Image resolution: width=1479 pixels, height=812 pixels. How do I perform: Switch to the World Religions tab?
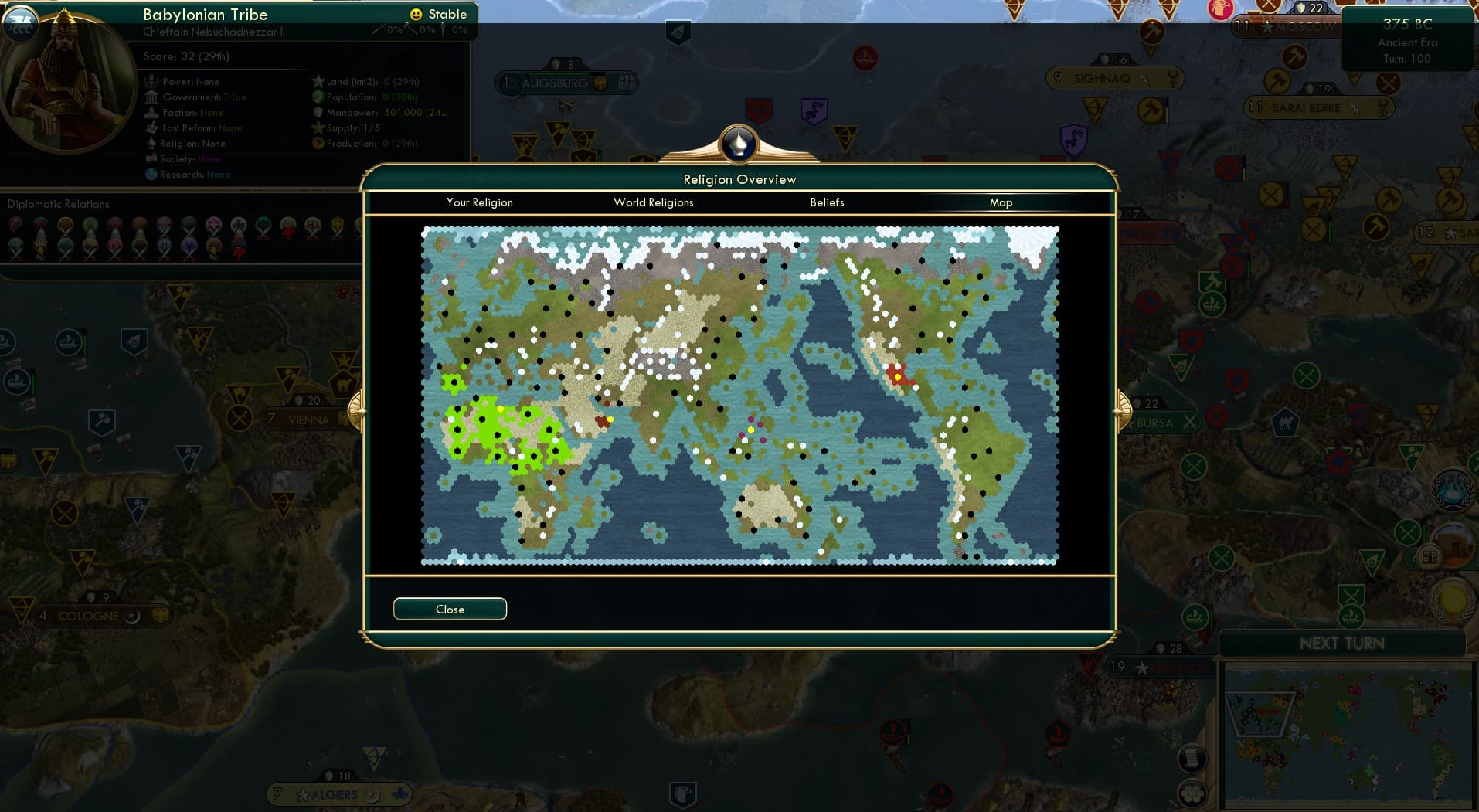click(x=653, y=202)
